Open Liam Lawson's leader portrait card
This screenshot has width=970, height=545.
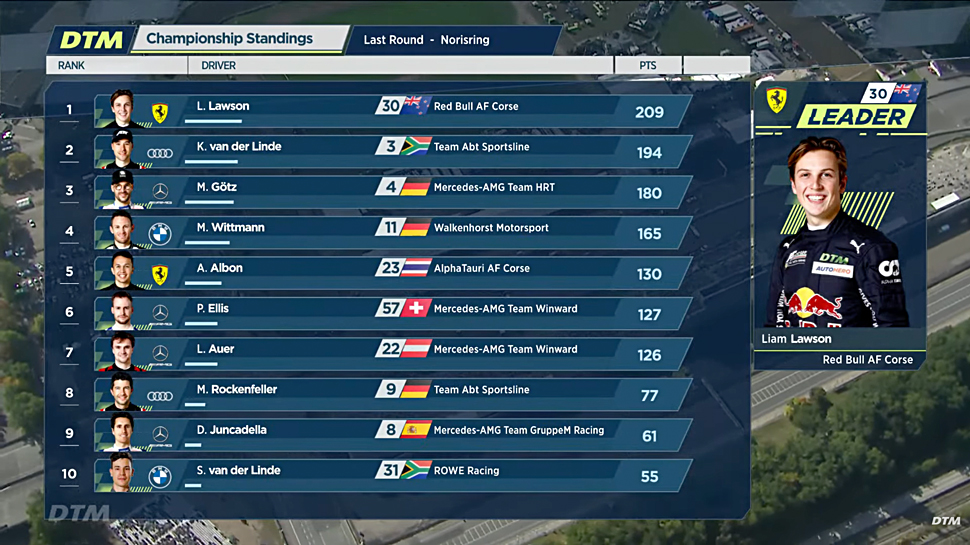(840, 240)
